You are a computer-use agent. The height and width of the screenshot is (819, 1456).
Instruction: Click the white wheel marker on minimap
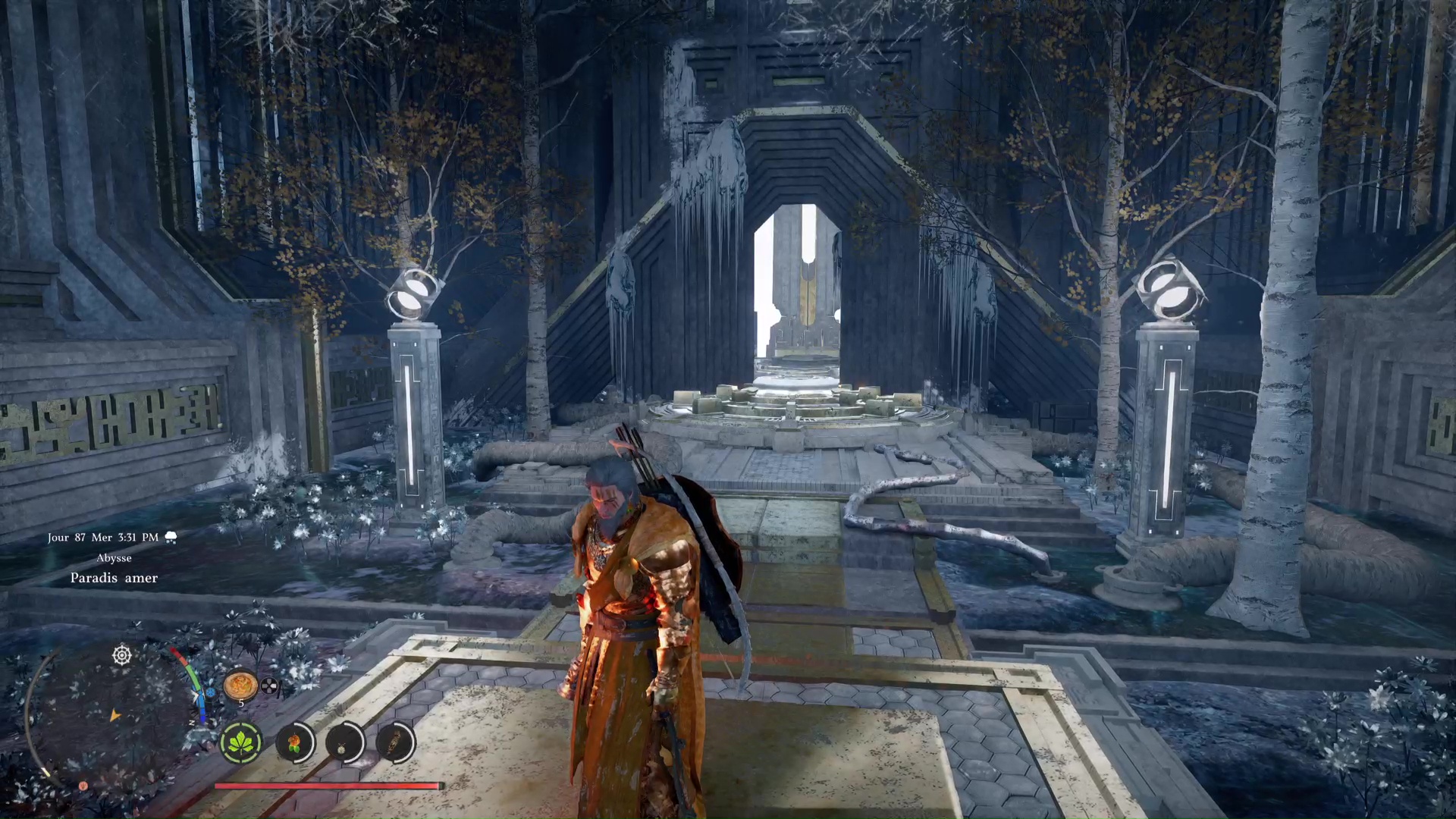[122, 655]
